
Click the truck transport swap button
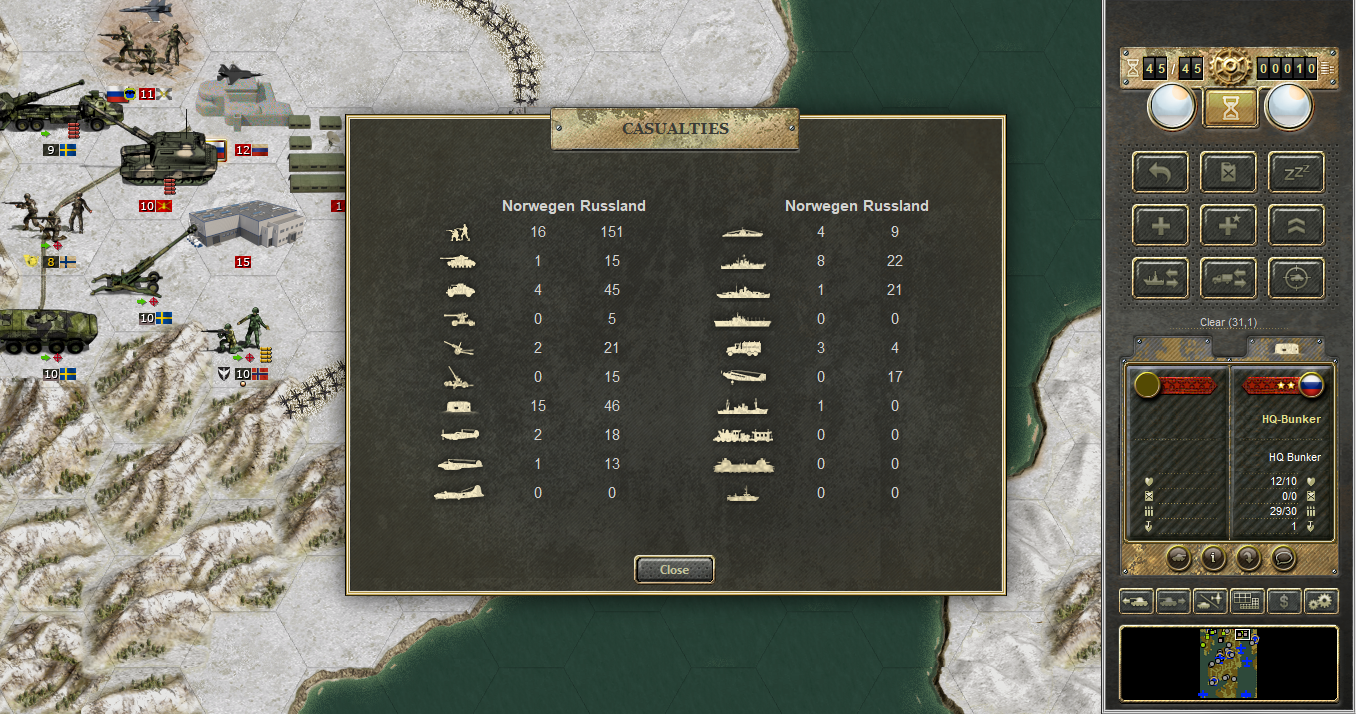point(1228,278)
